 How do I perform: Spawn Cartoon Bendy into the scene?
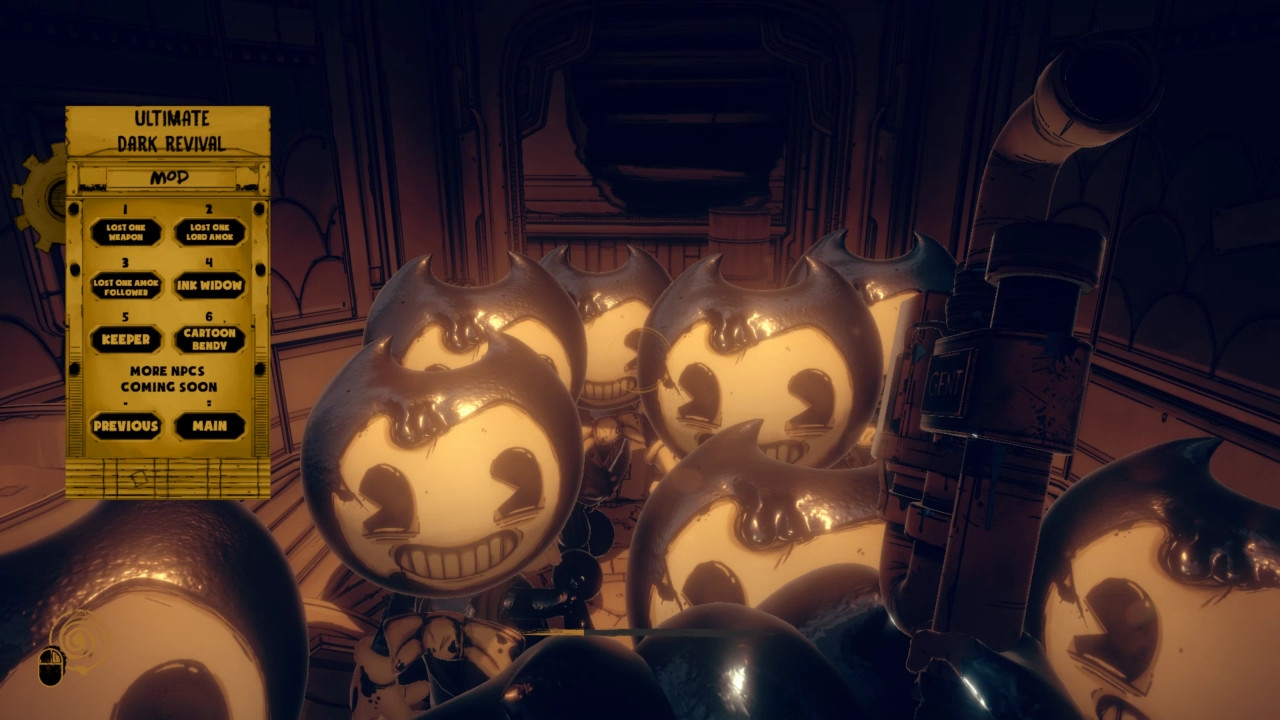point(212,341)
